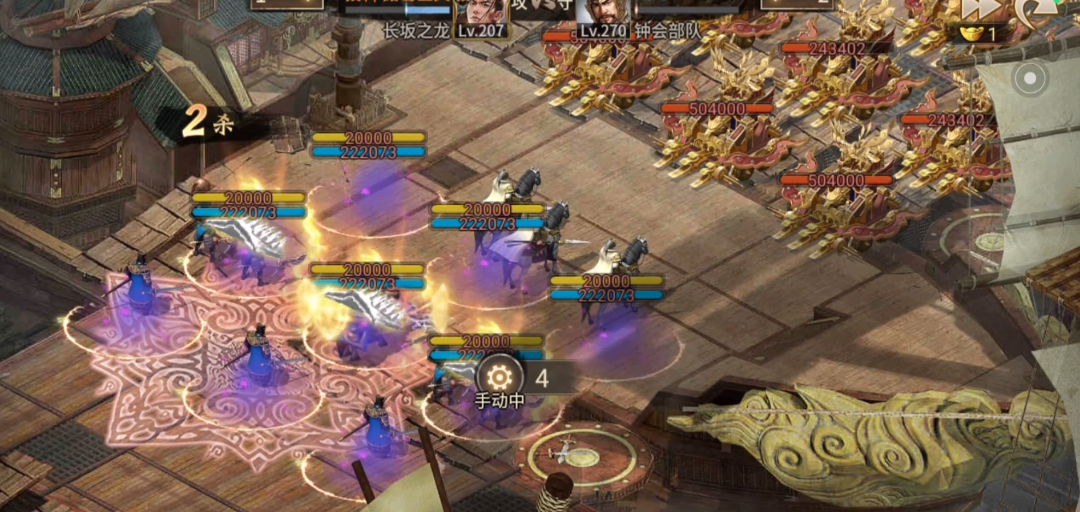Open the defender Lv.270 general portrait
The image size is (1080, 512).
point(603,12)
